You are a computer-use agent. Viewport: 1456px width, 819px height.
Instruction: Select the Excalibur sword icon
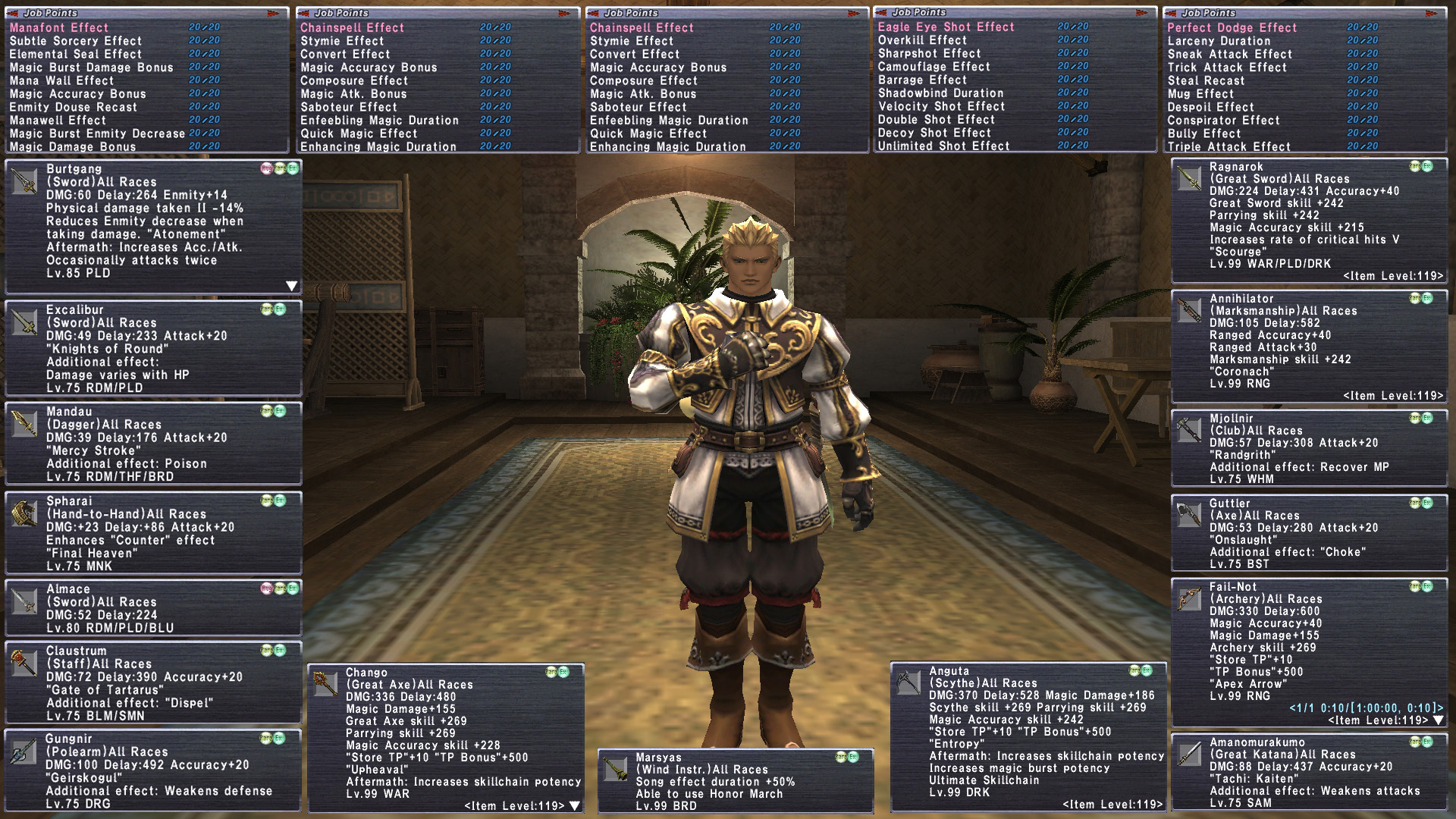pos(24,322)
